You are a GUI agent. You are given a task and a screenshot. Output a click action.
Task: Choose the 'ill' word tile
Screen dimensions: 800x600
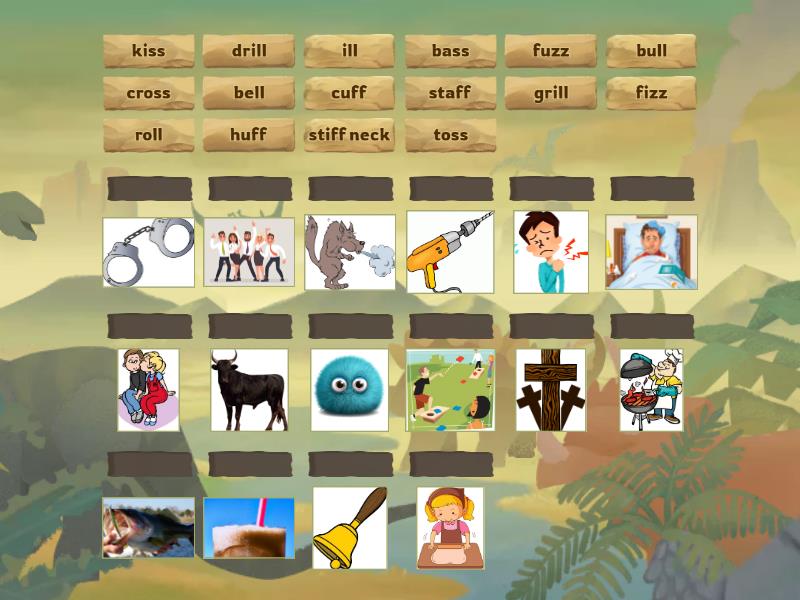point(350,51)
